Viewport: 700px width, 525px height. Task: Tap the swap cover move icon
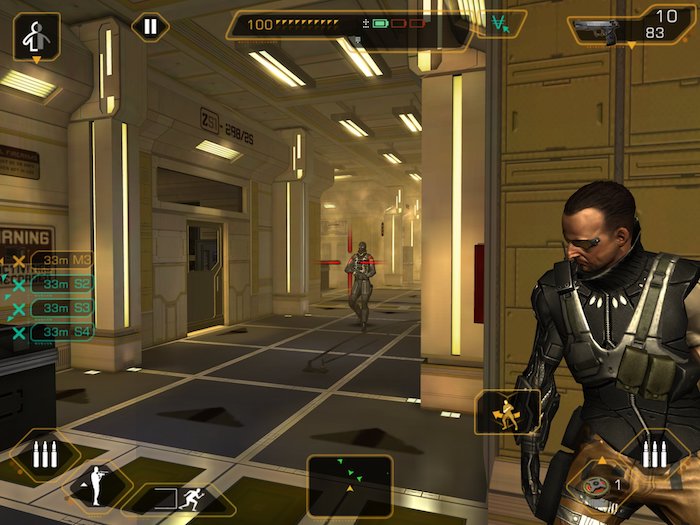tap(506, 412)
